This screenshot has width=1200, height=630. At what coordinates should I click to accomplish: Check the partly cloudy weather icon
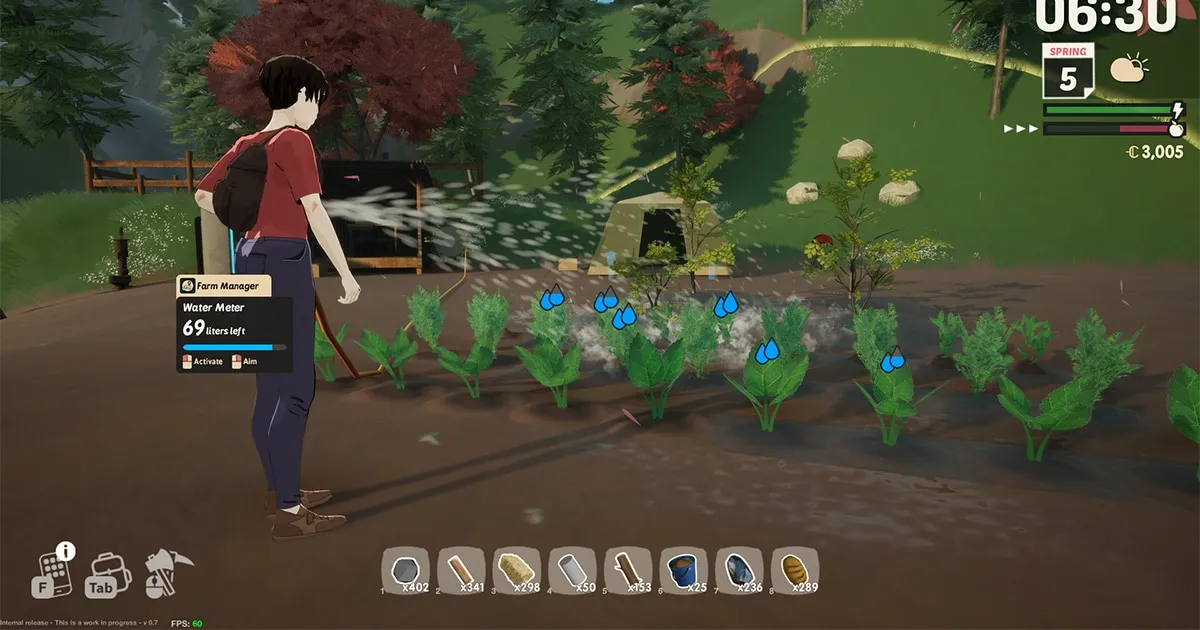[1128, 68]
